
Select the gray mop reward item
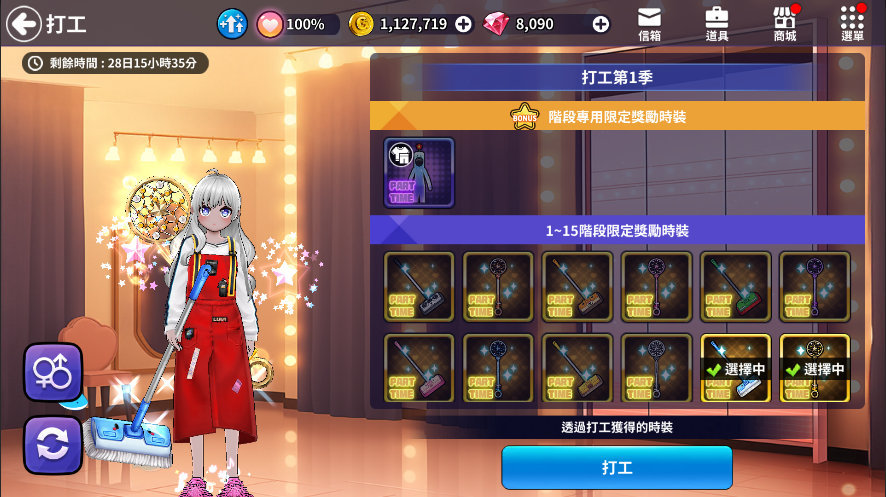(x=419, y=286)
